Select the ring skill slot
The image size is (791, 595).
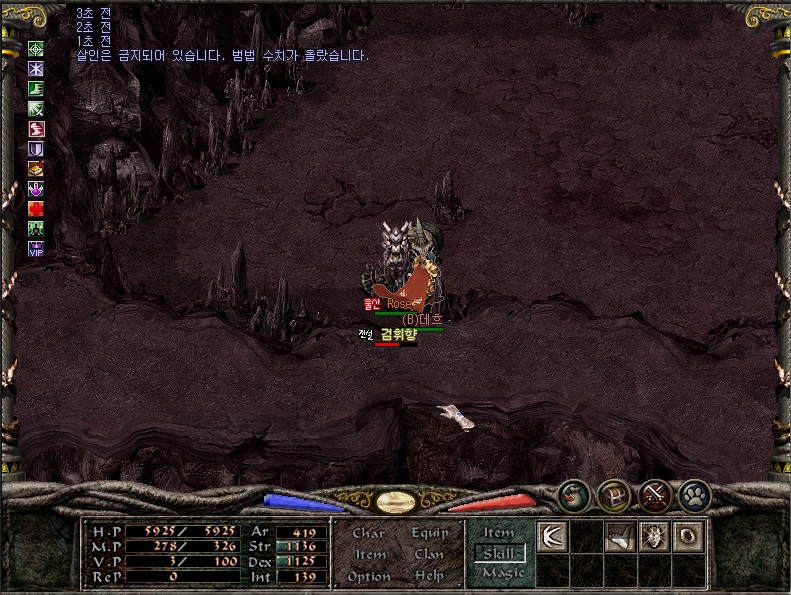click(687, 536)
